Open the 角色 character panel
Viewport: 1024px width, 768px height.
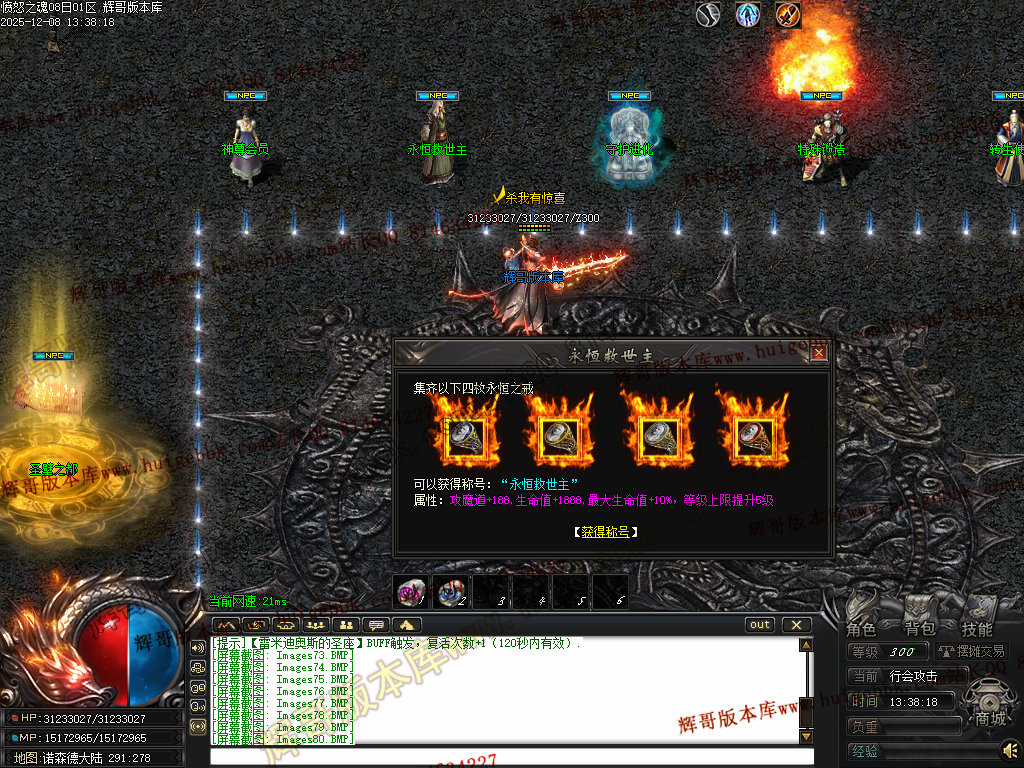(862, 617)
